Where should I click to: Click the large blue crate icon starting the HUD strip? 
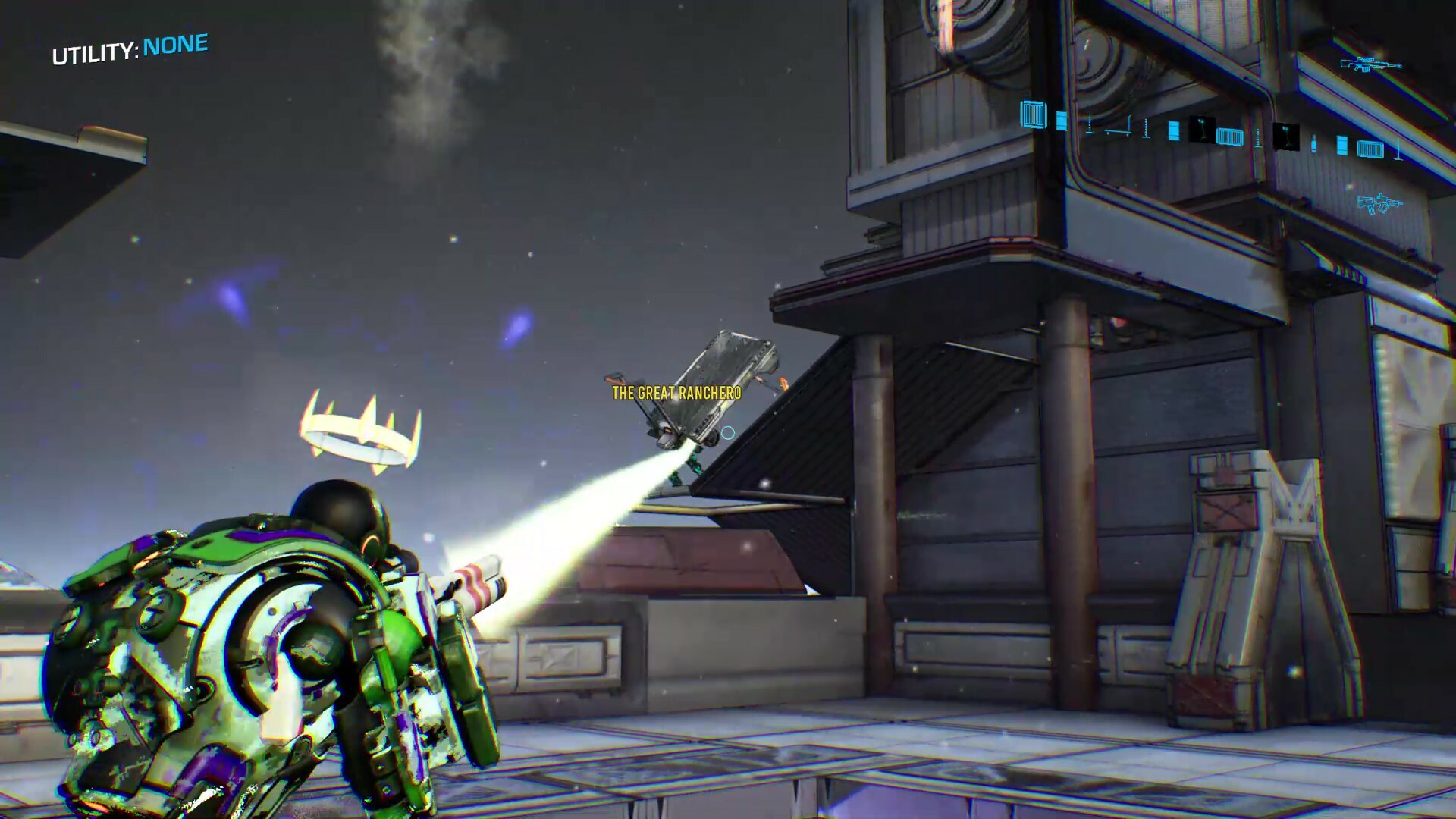pyautogui.click(x=1034, y=114)
